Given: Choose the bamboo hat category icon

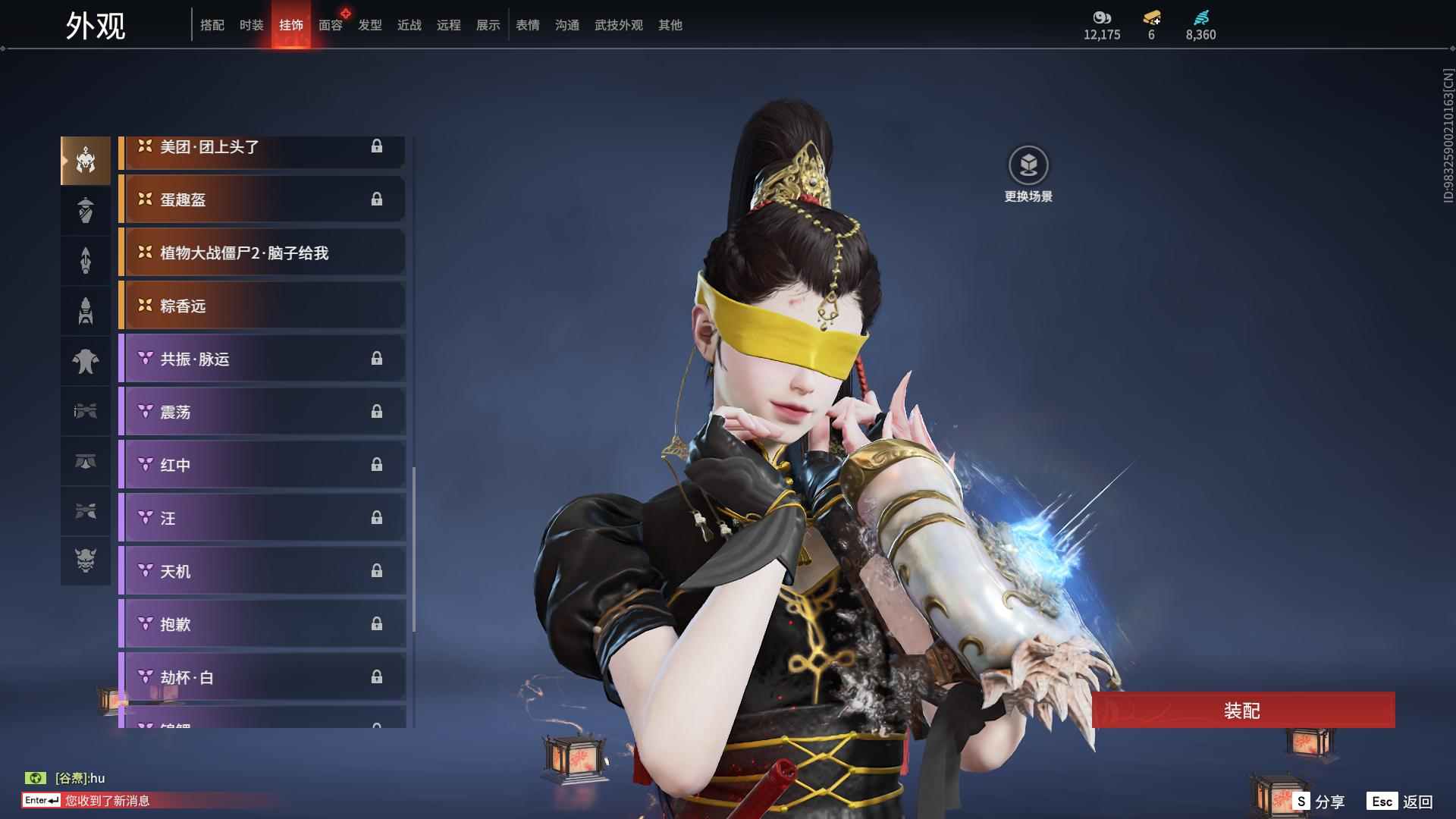Looking at the screenshot, I should point(86,210).
